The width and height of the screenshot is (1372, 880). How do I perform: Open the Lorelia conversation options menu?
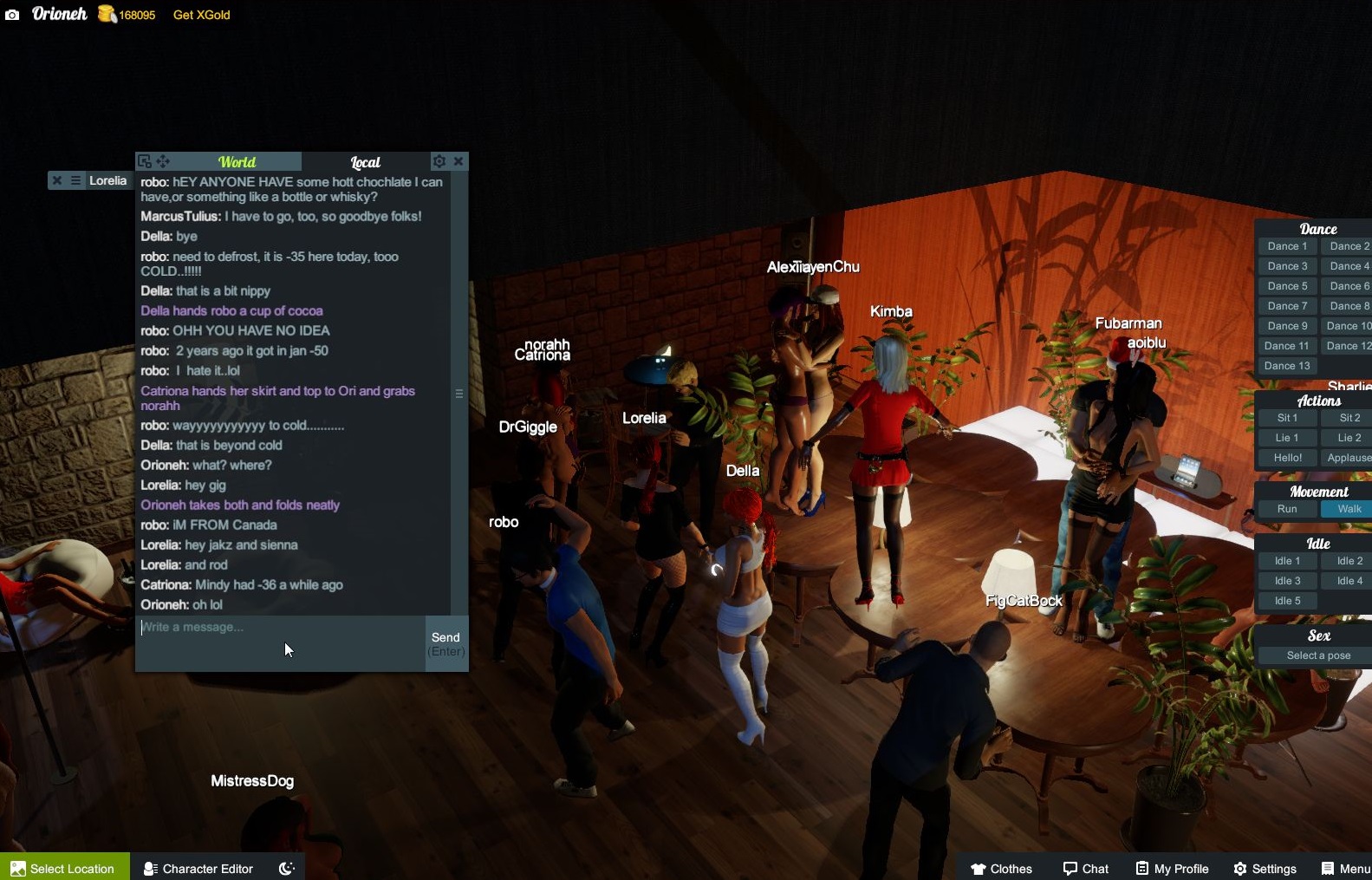pos(75,180)
